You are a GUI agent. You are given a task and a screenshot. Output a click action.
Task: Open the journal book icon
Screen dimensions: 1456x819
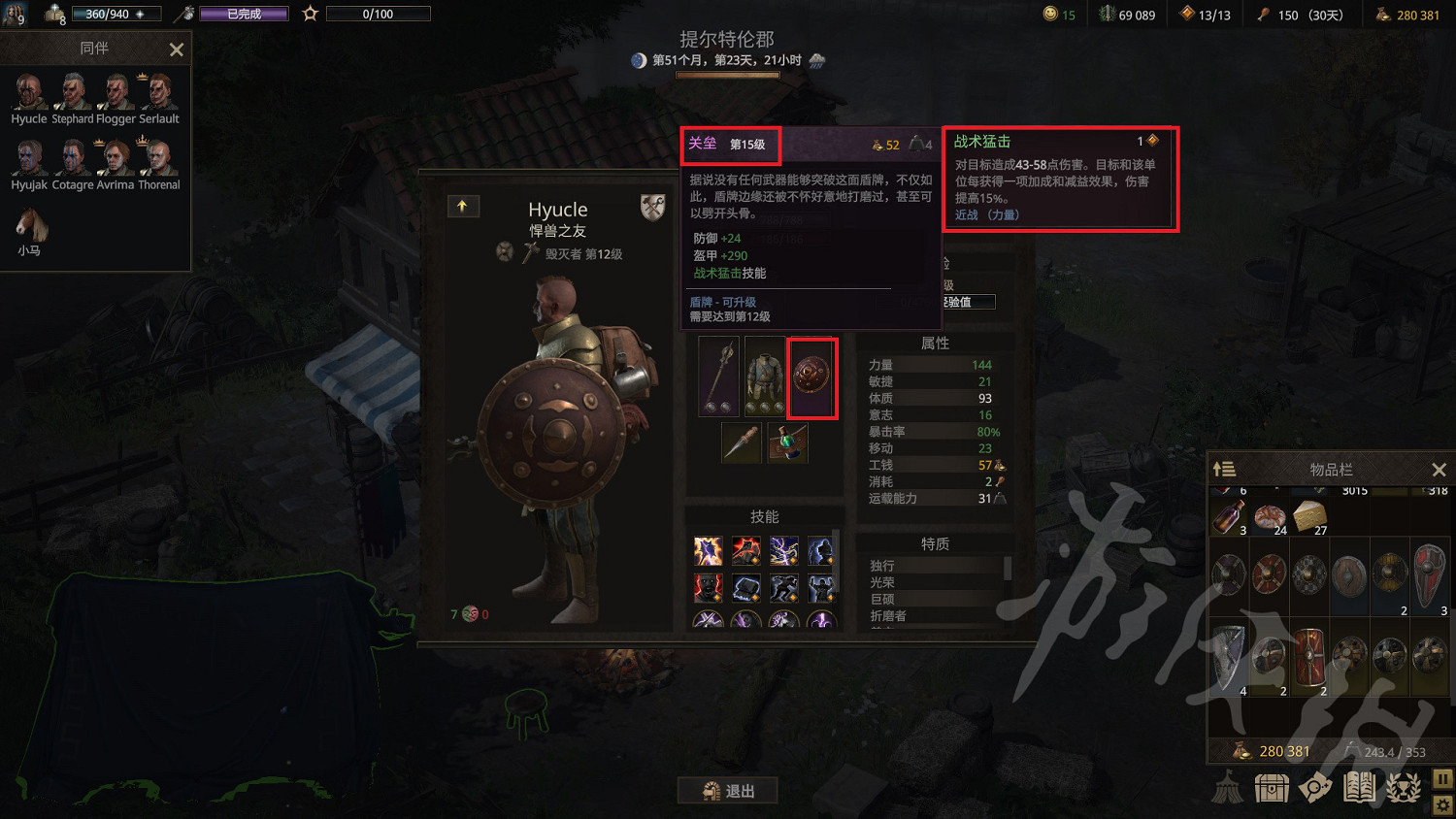click(1359, 788)
